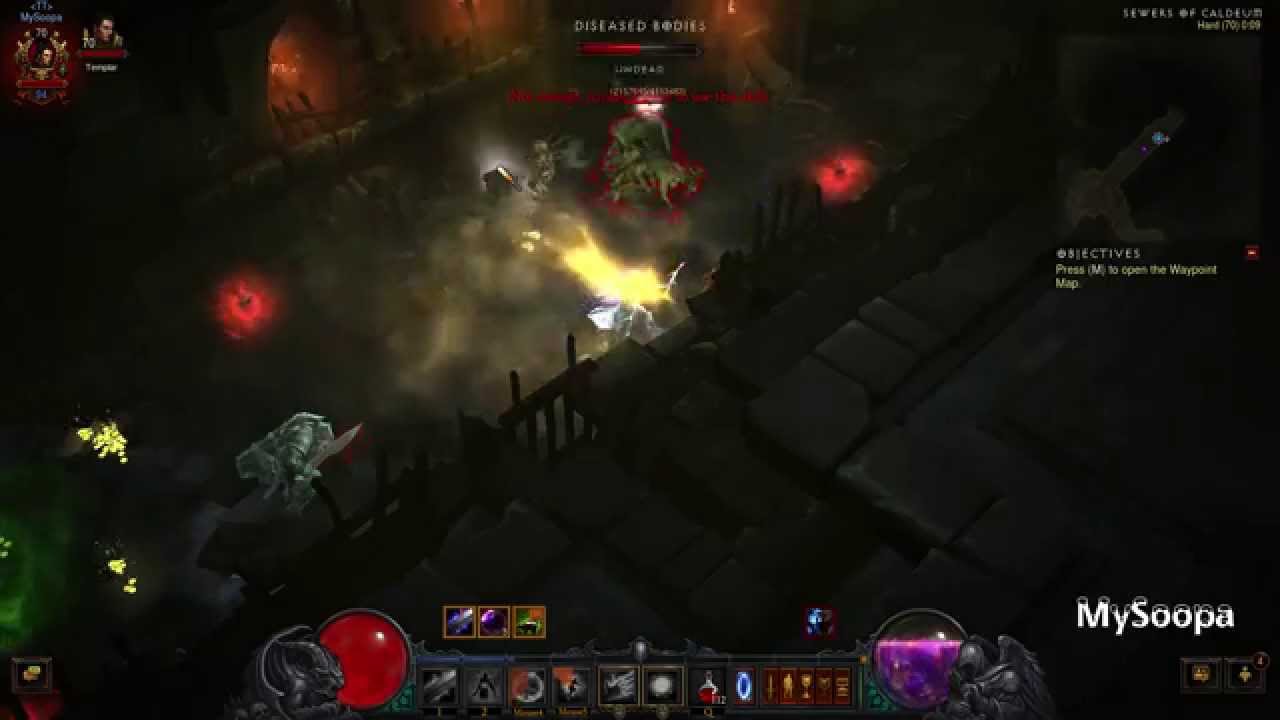Select the right mouse skill with white orb
The width and height of the screenshot is (1280, 720).
coord(662,686)
